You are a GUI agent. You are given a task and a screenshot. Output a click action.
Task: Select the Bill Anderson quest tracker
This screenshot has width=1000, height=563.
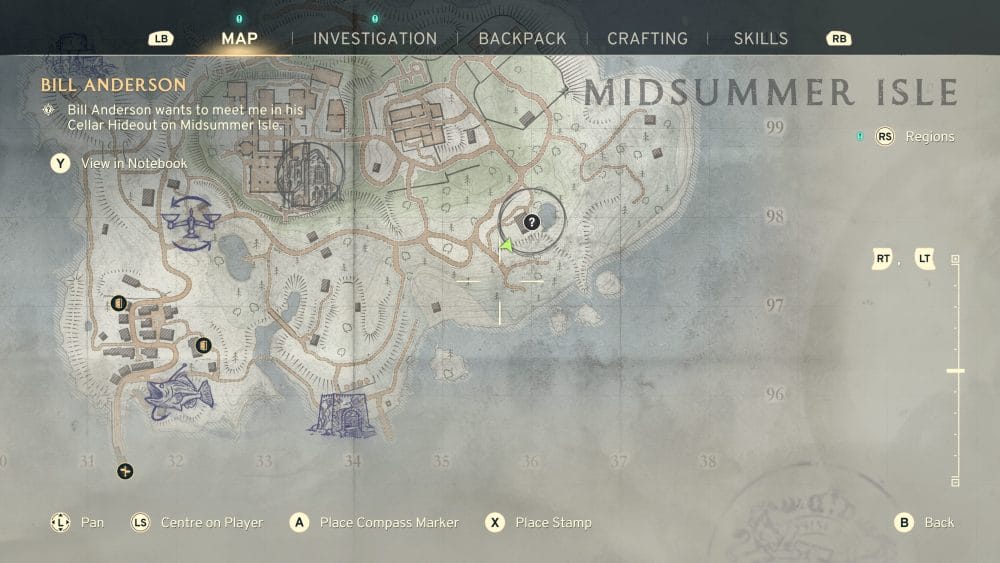(x=113, y=85)
